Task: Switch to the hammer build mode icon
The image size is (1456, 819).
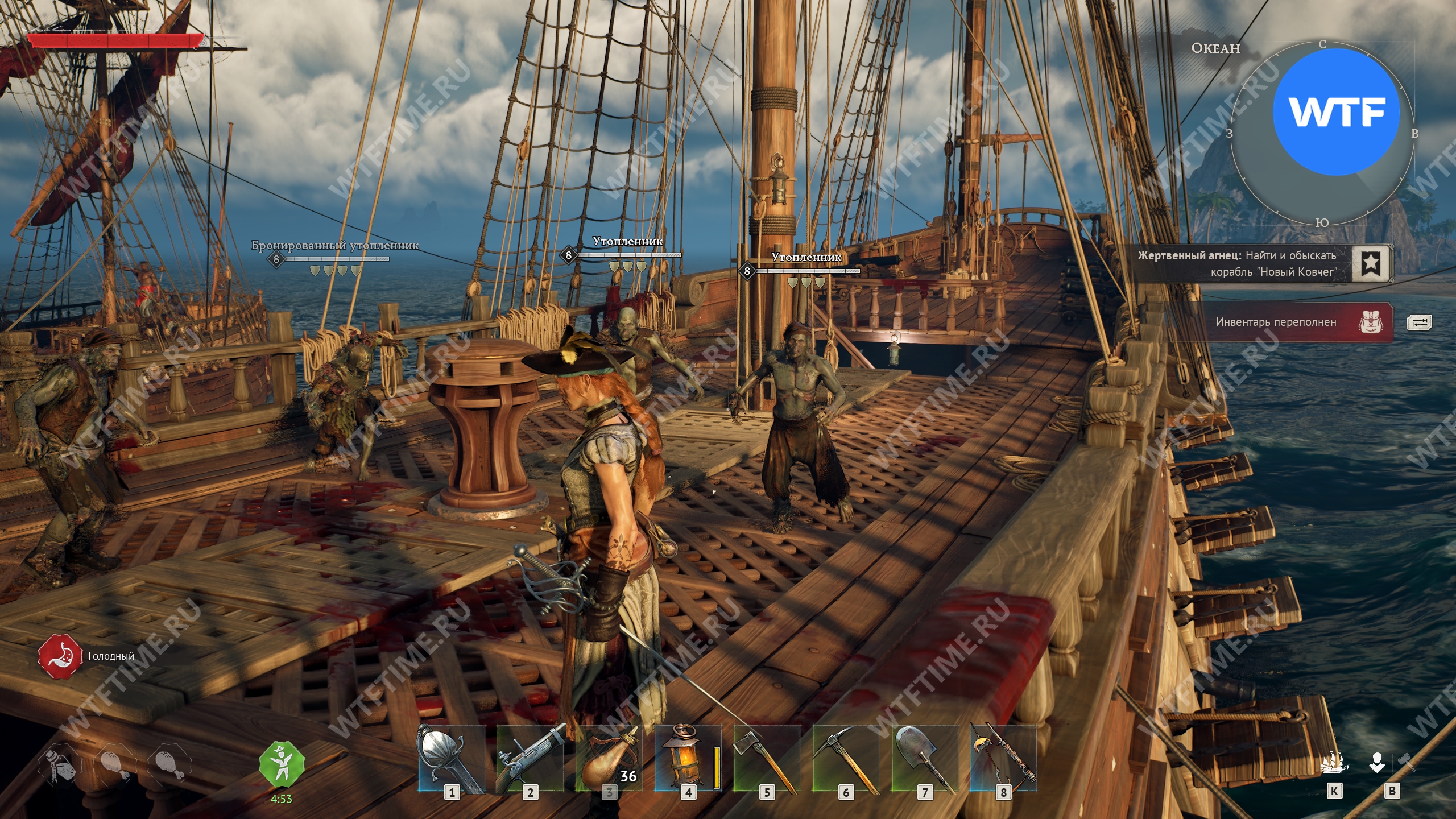Action: pyautogui.click(x=1408, y=762)
